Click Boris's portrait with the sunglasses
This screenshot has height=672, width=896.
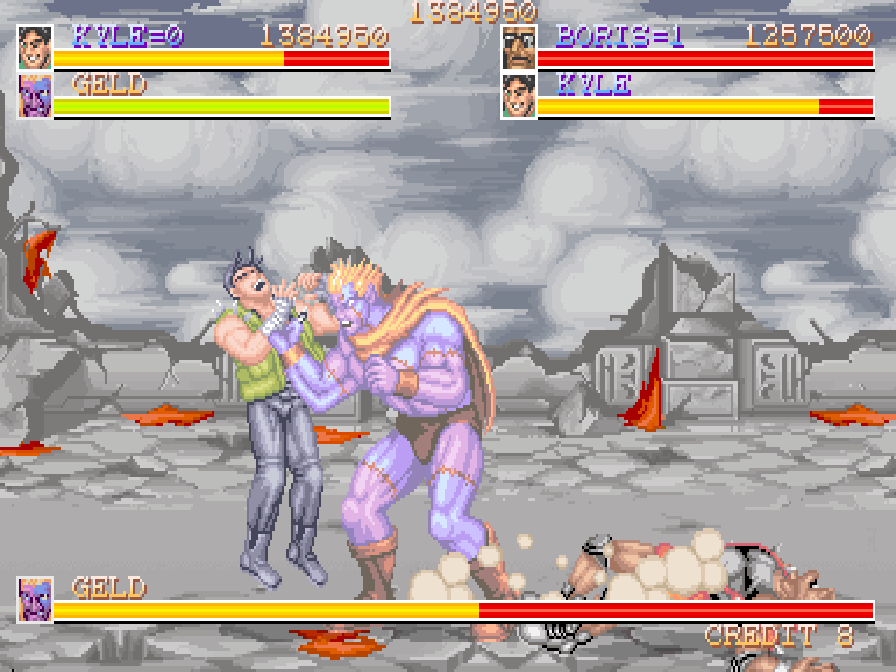pyautogui.click(x=519, y=47)
